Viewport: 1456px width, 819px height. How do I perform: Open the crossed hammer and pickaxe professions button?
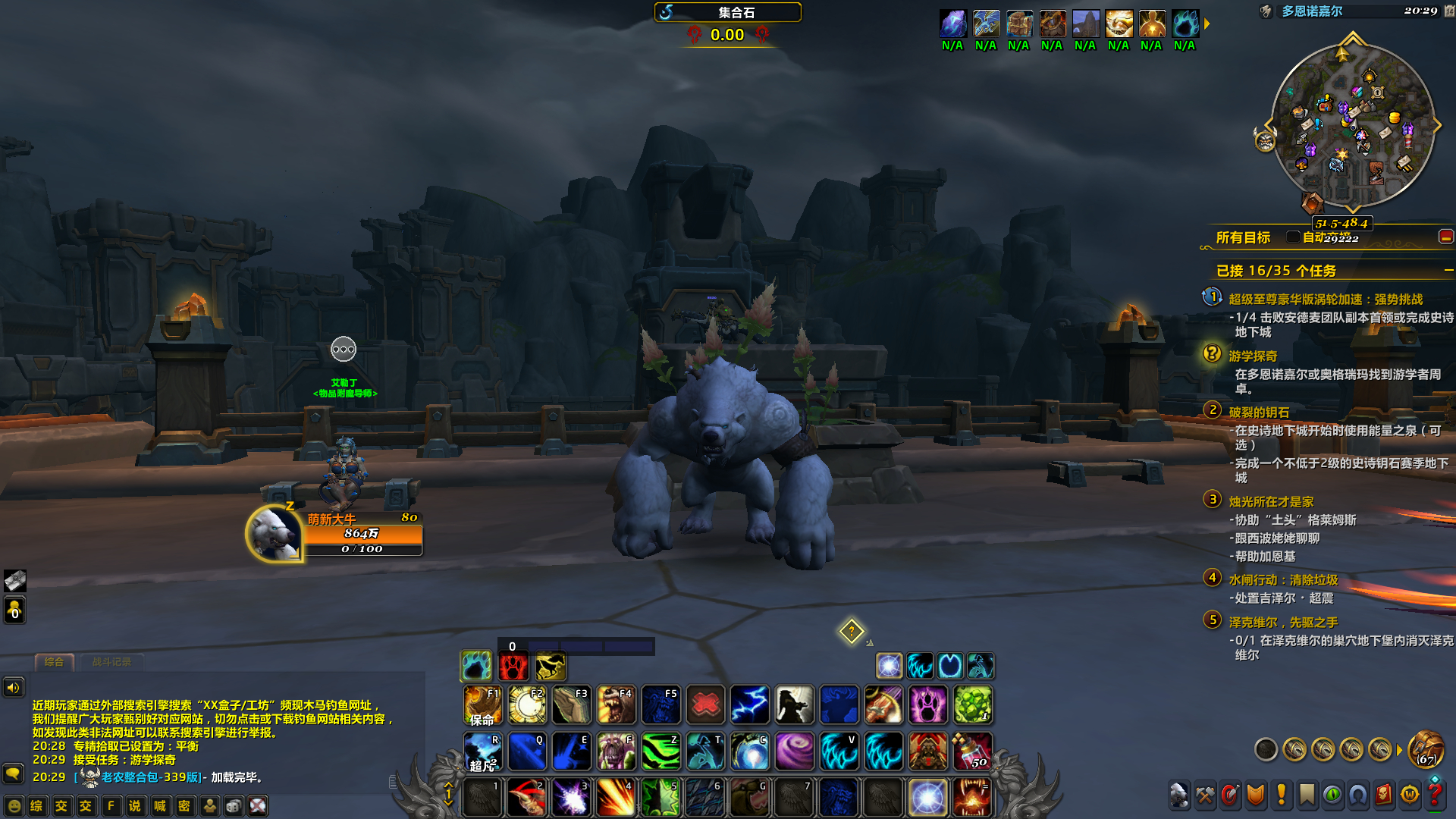pos(1205,795)
